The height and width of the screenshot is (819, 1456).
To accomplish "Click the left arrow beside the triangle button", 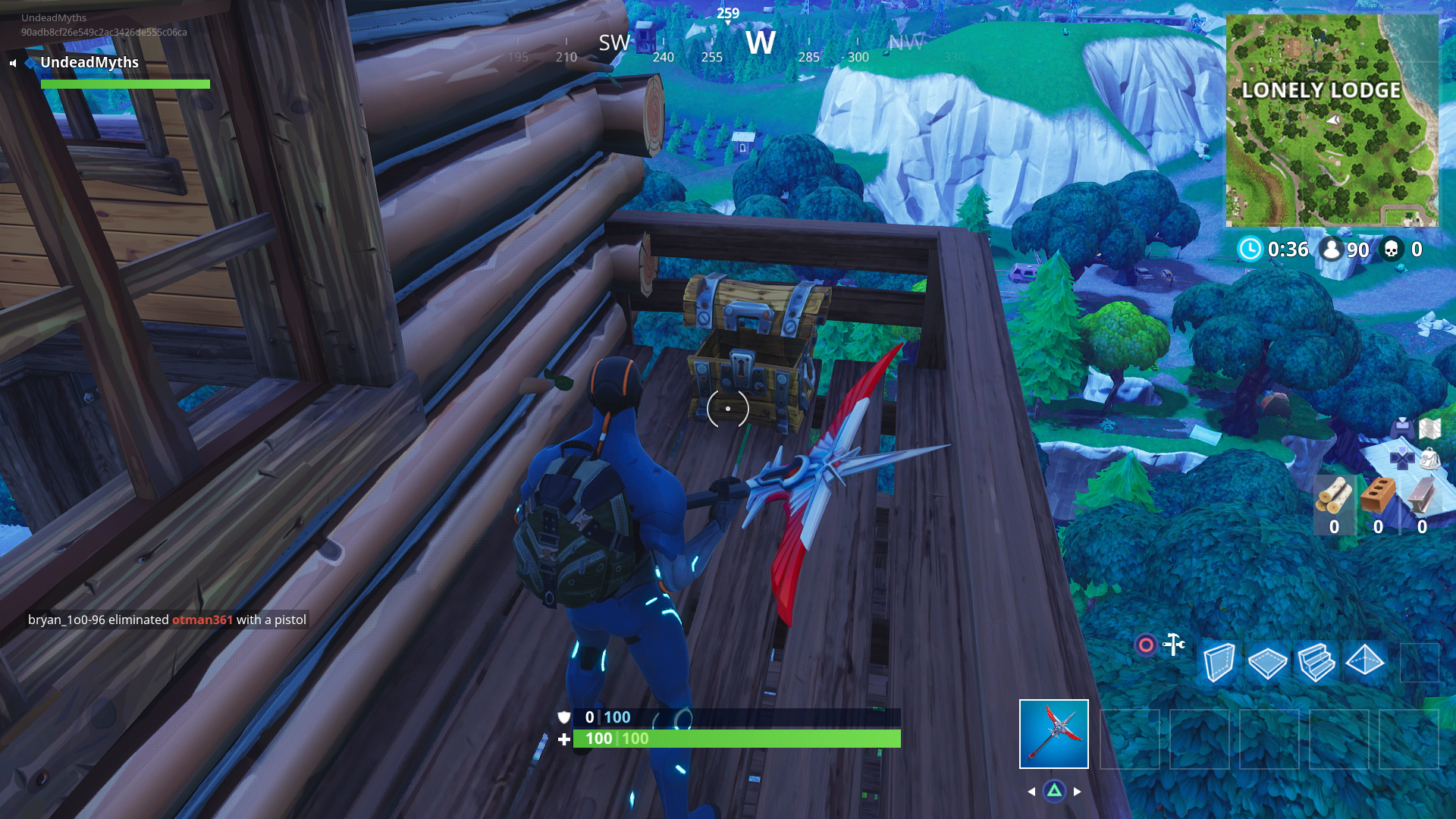I will tap(1031, 790).
